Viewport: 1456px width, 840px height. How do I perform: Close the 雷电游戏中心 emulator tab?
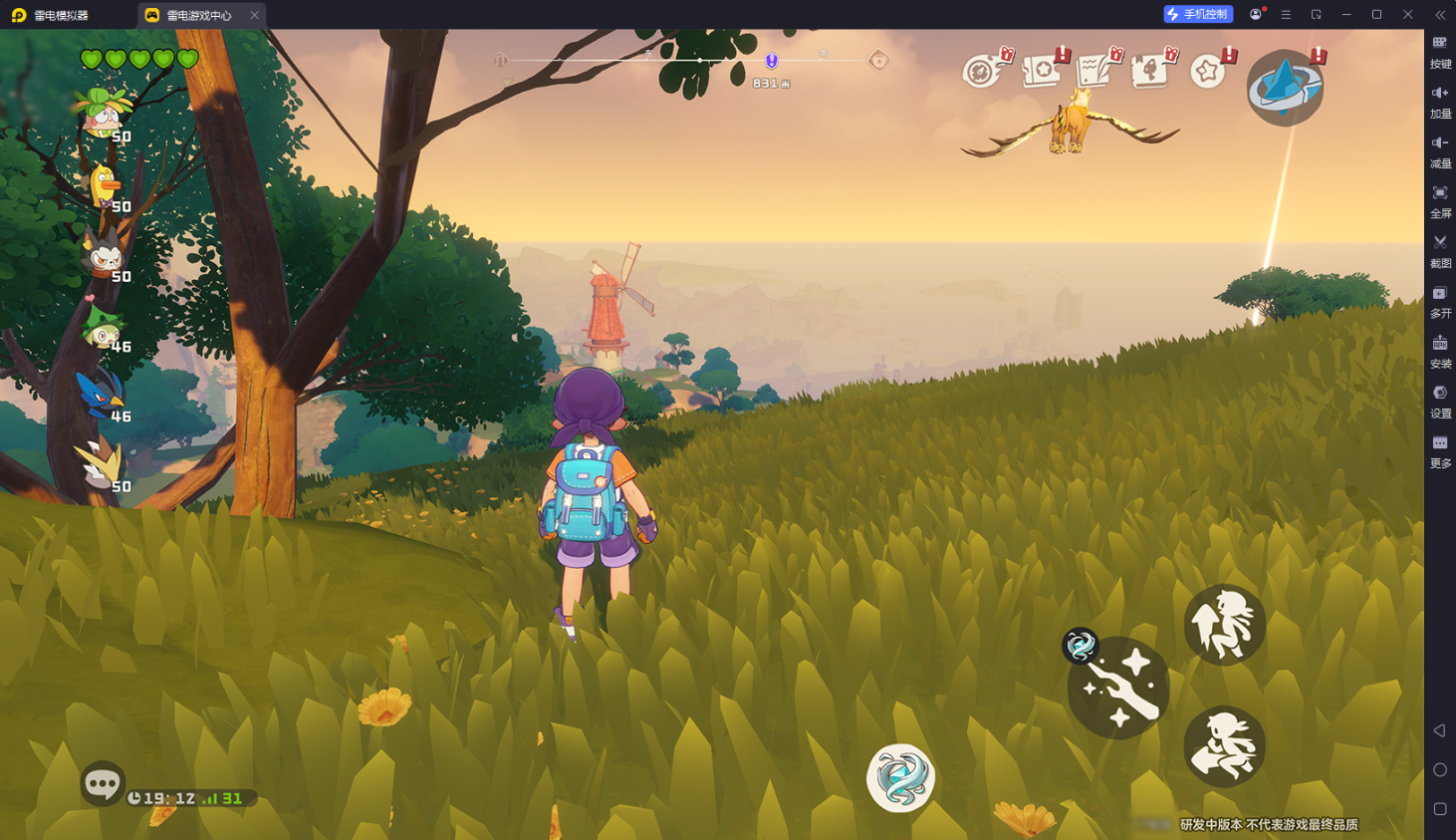pos(255,15)
